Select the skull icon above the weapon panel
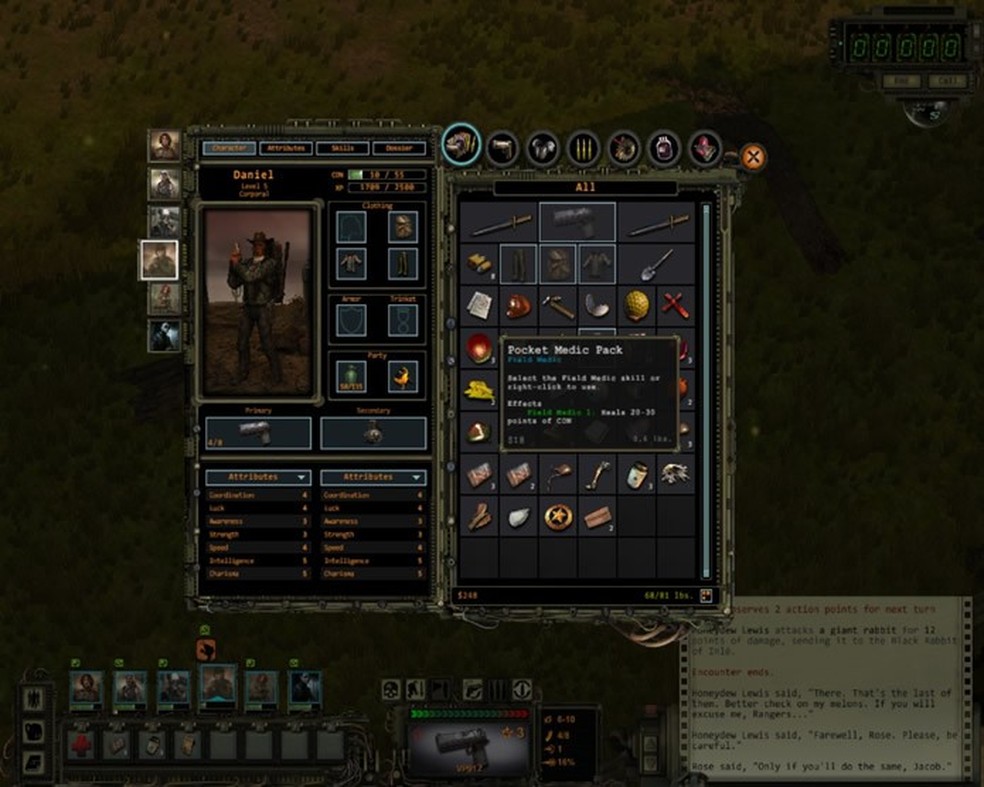The height and width of the screenshot is (787, 984). (x=392, y=689)
